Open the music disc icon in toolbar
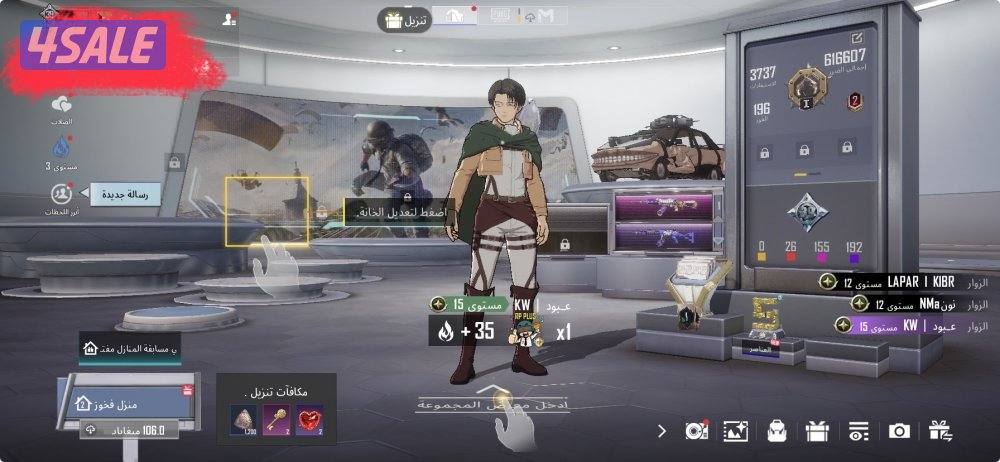 tap(696, 431)
